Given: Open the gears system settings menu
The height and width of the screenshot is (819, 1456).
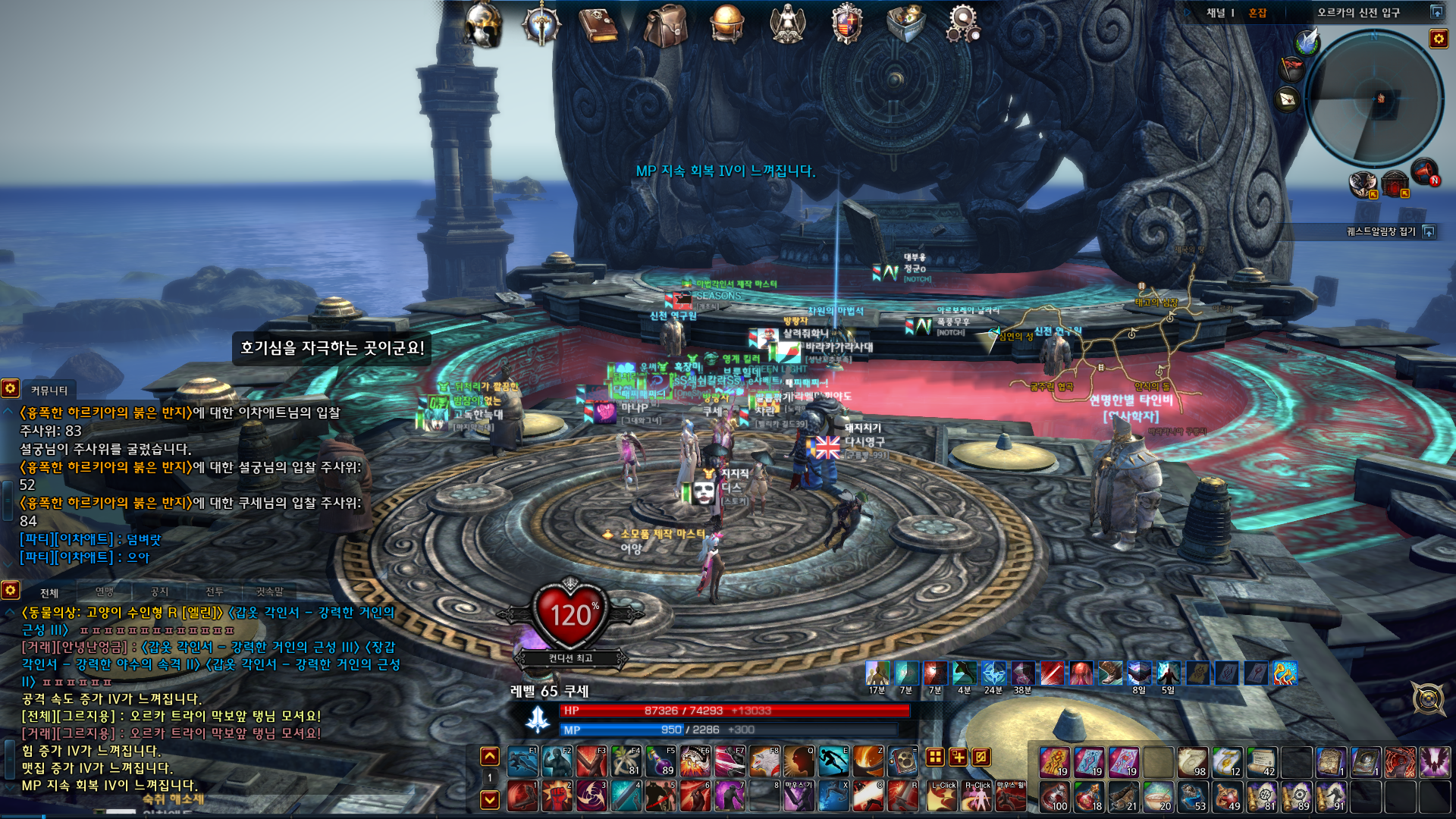Looking at the screenshot, I should pyautogui.click(x=963, y=24).
